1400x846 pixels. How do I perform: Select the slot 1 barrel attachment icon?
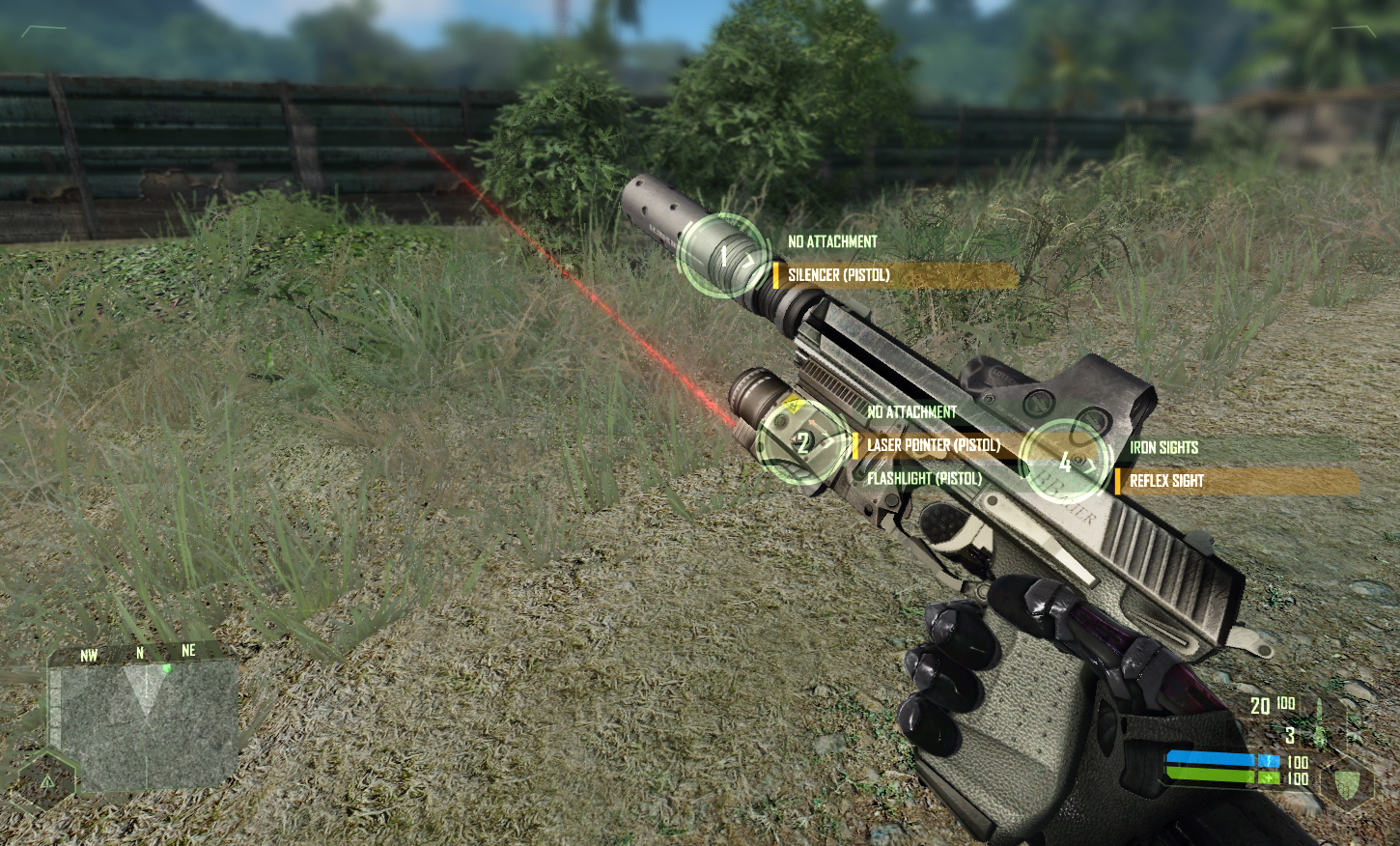[723, 256]
